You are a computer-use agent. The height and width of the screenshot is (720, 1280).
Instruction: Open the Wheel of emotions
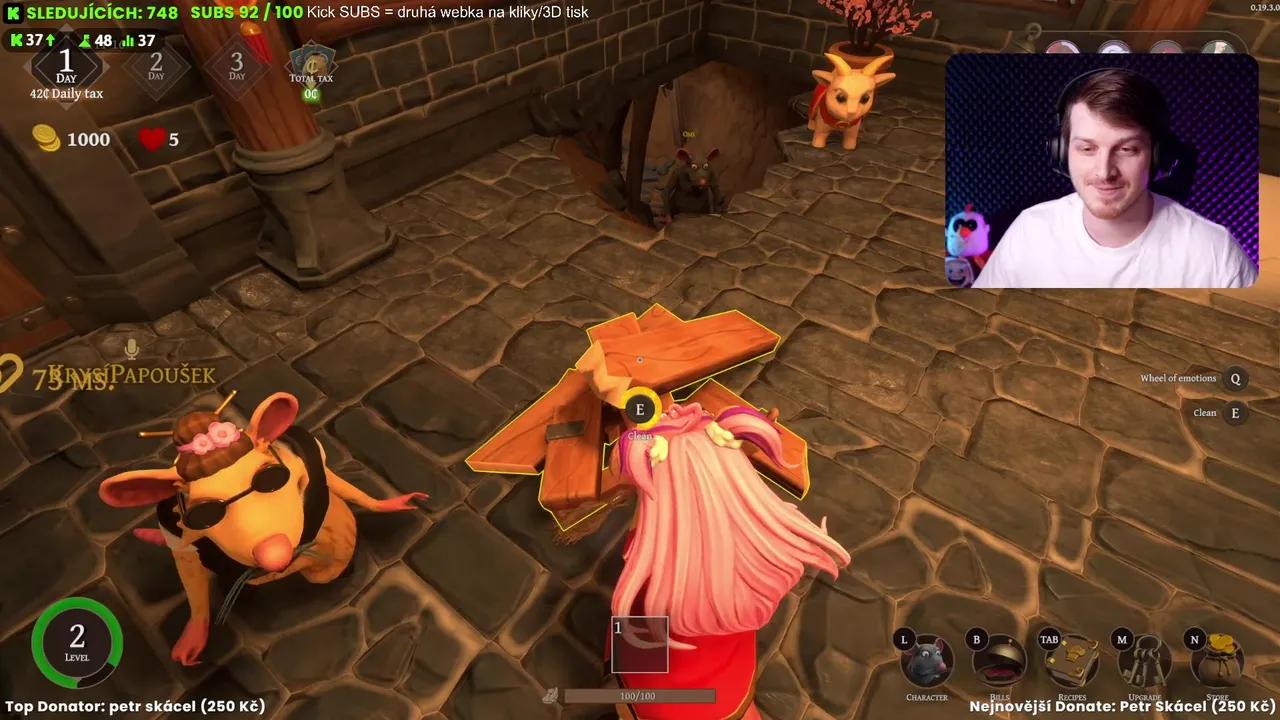[x=1234, y=379]
